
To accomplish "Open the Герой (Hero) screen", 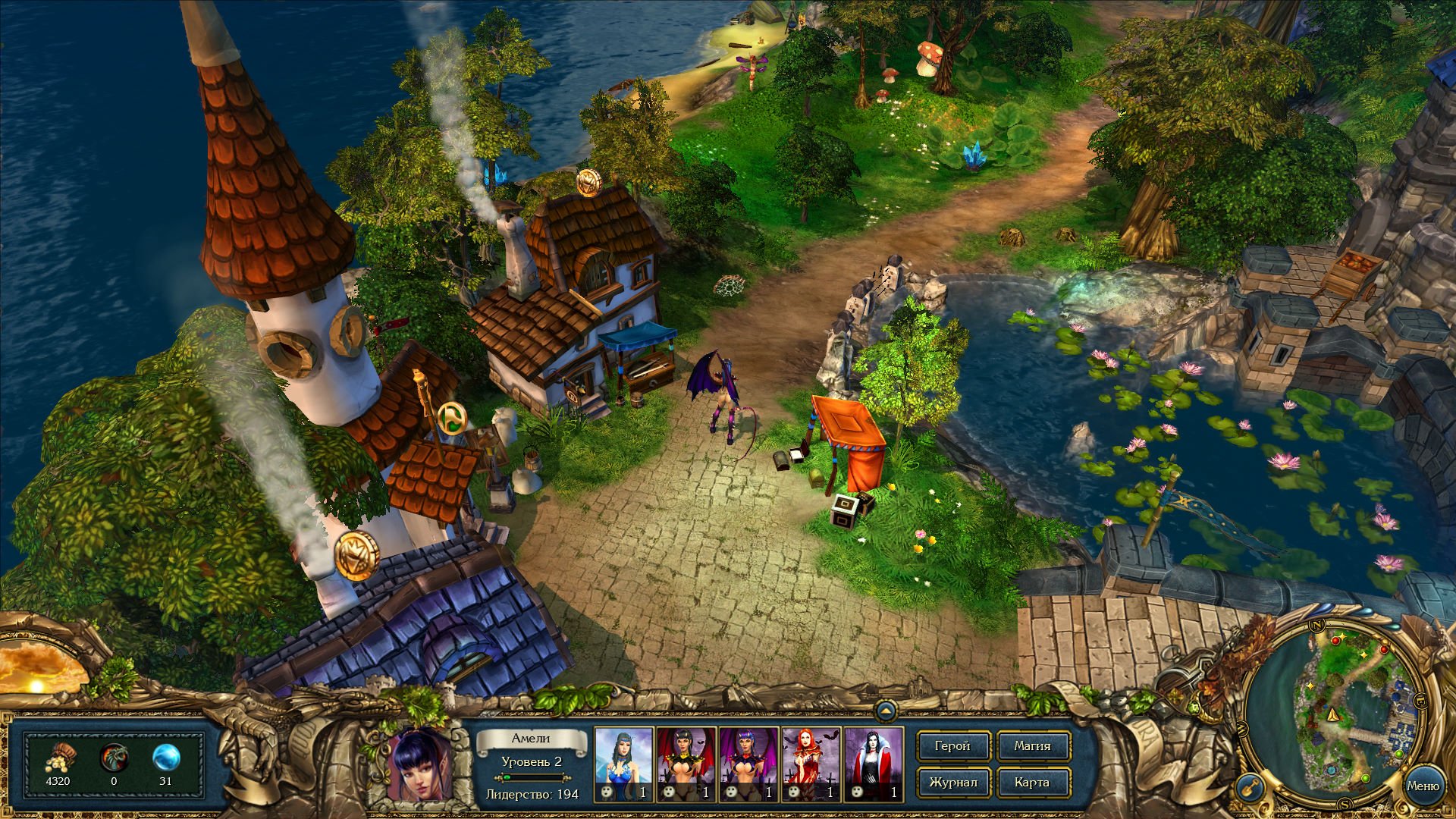I will (x=952, y=746).
